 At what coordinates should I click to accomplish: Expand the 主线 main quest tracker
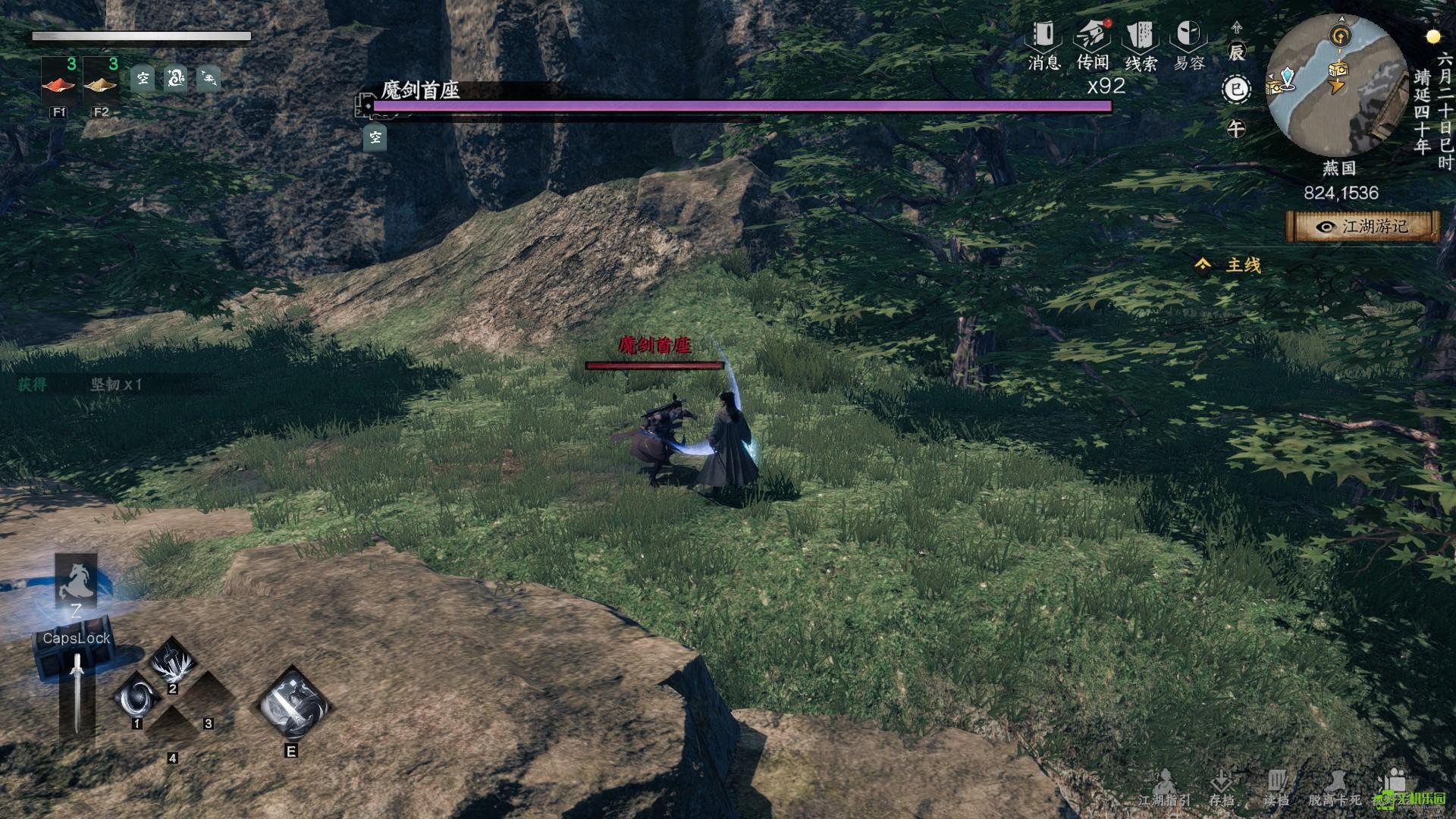pos(1230,265)
